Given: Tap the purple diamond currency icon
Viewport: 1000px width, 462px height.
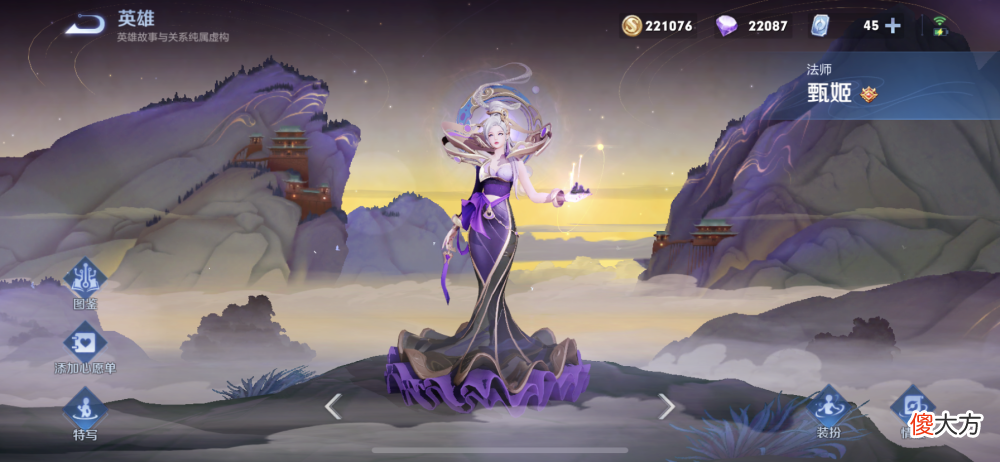Looking at the screenshot, I should click(x=727, y=26).
